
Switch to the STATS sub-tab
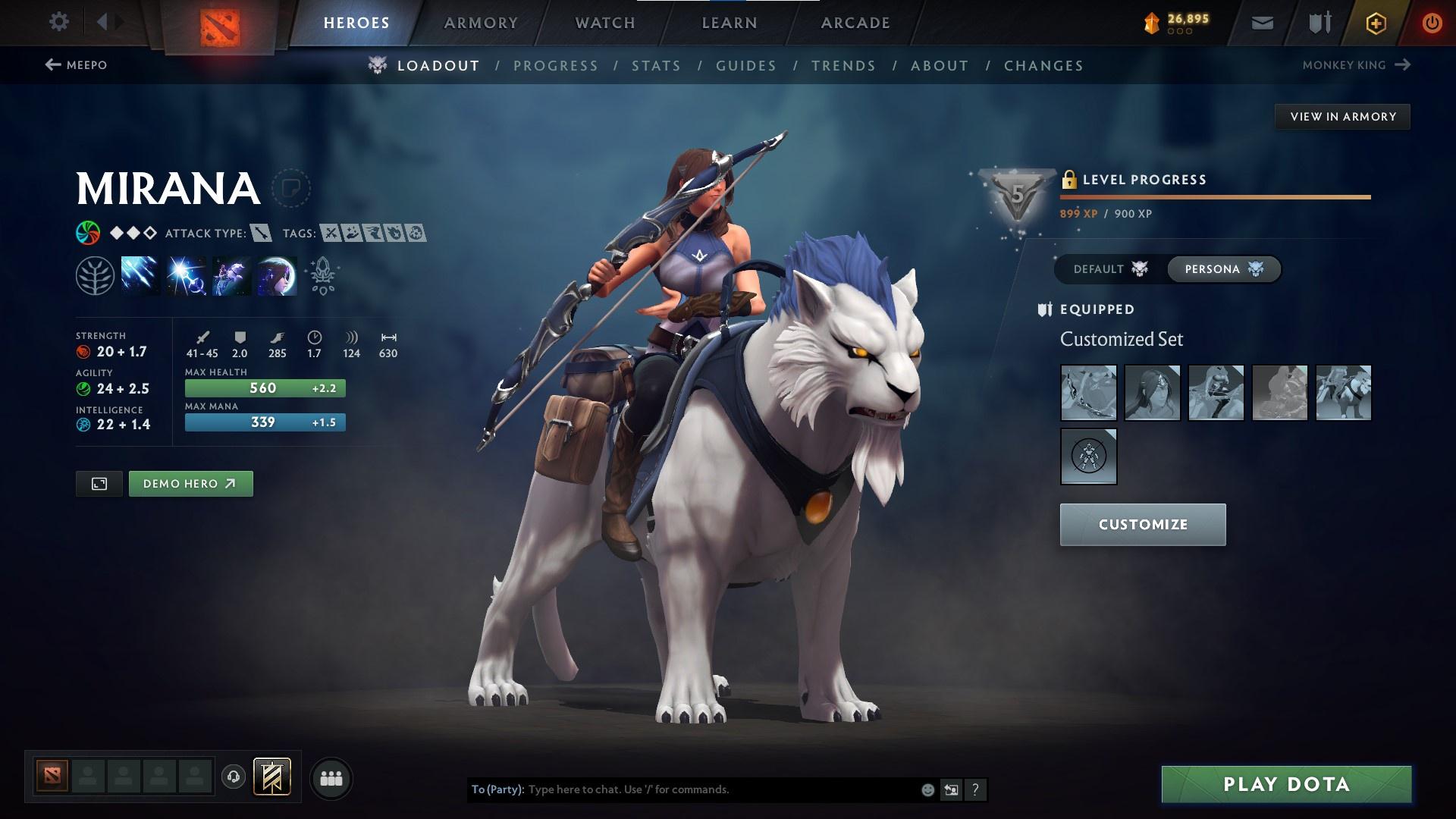click(x=657, y=65)
